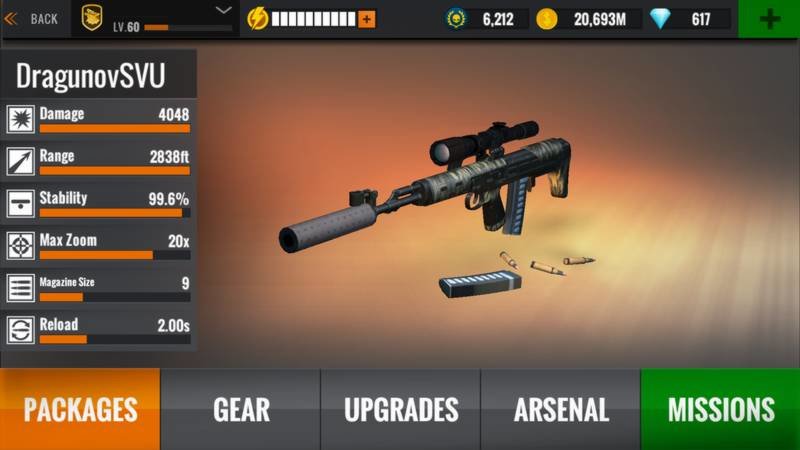Select the Stability stat row
Screen dimensions: 800x450
click(98, 204)
